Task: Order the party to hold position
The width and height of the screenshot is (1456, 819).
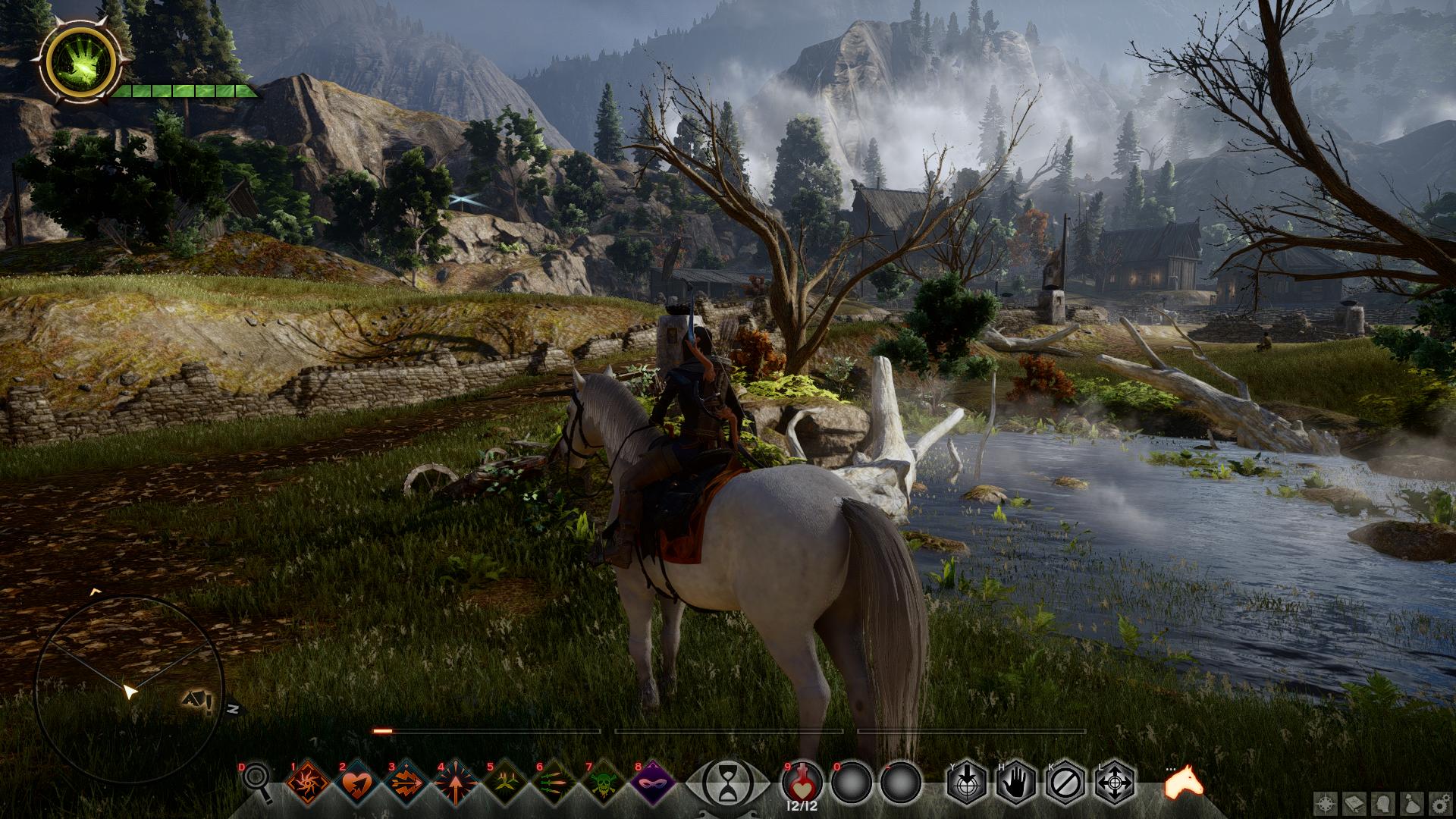Action: 1016,782
